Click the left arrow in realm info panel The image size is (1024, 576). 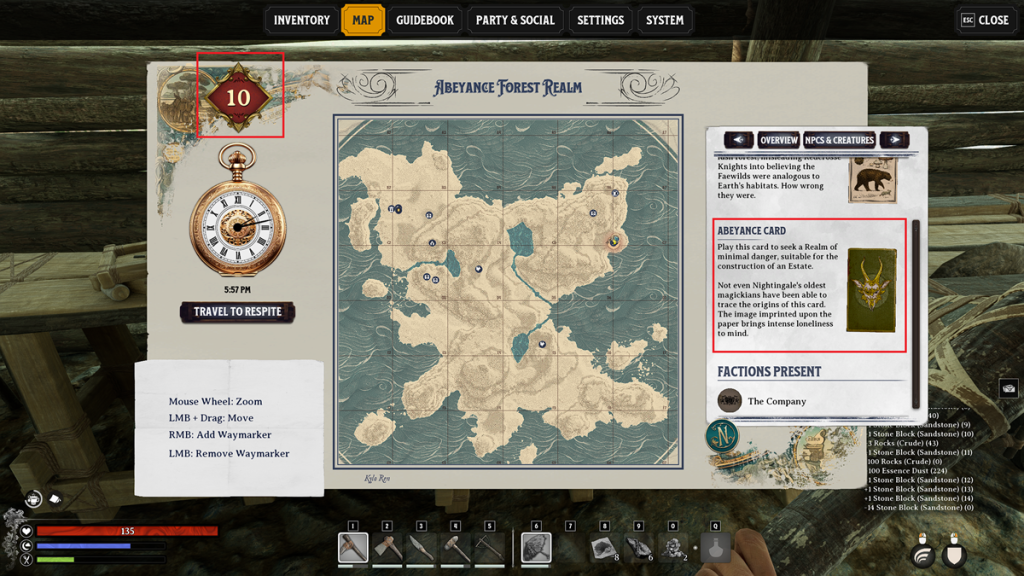click(x=738, y=140)
